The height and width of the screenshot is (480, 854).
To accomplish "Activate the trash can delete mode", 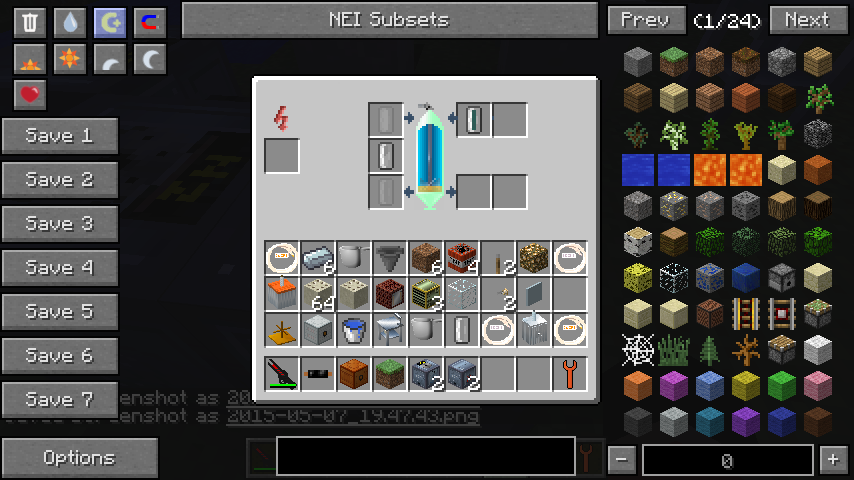I will (x=30, y=22).
